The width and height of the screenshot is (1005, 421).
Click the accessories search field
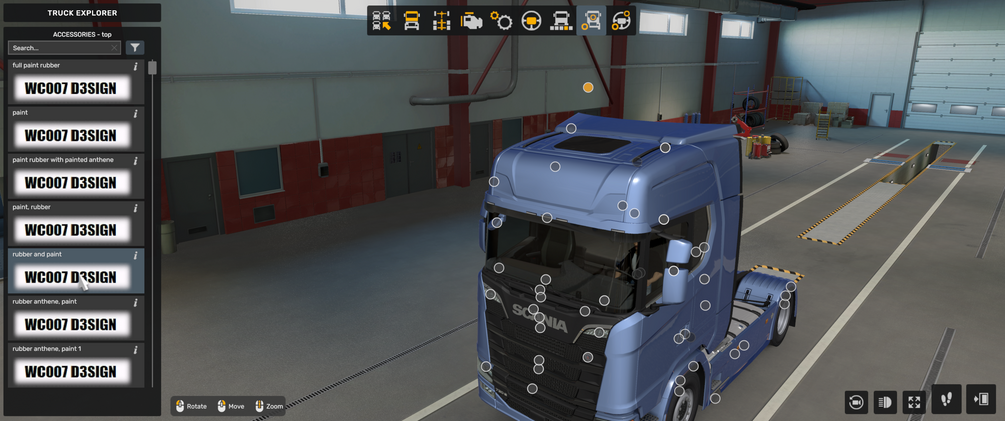click(64, 48)
